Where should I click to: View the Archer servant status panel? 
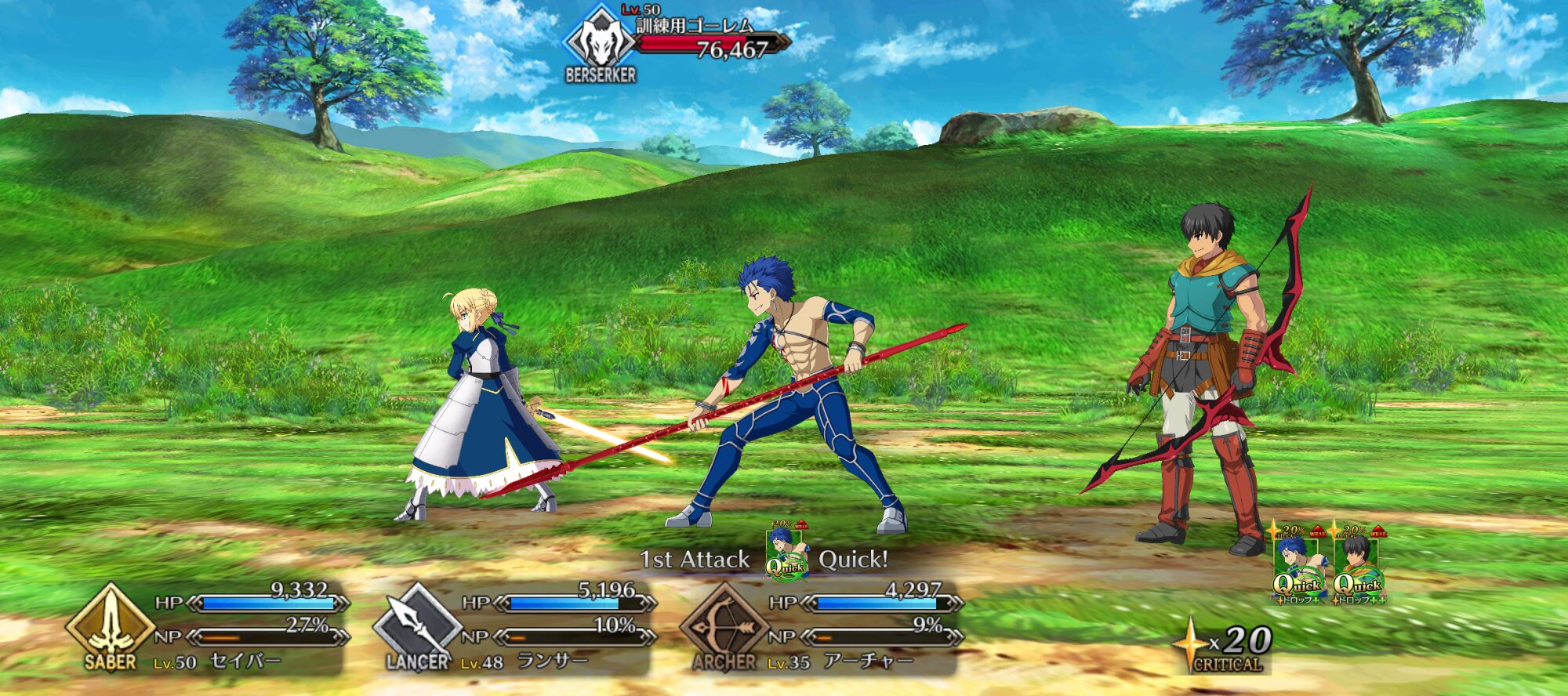click(x=822, y=628)
